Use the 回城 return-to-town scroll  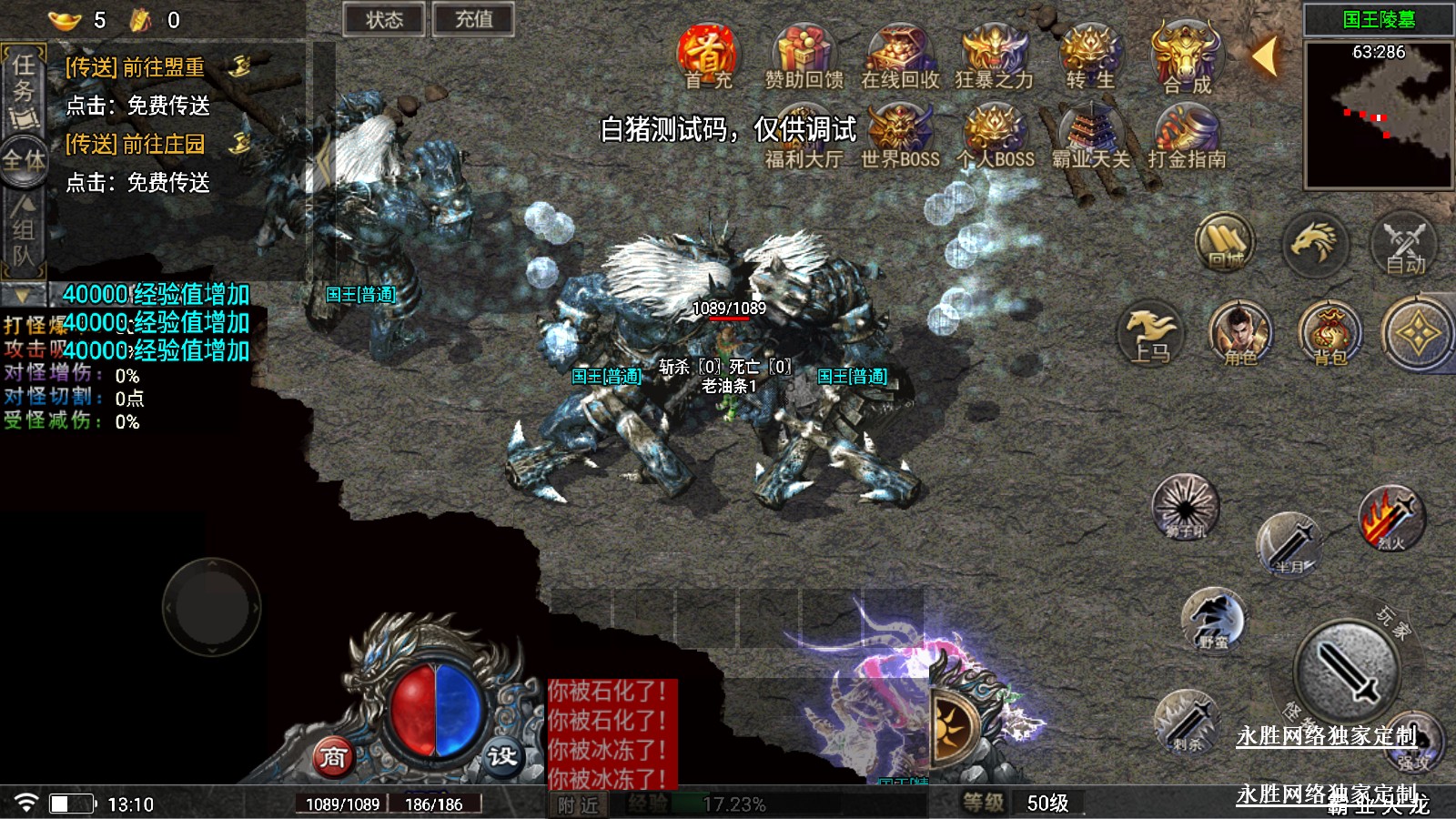[x=1225, y=243]
